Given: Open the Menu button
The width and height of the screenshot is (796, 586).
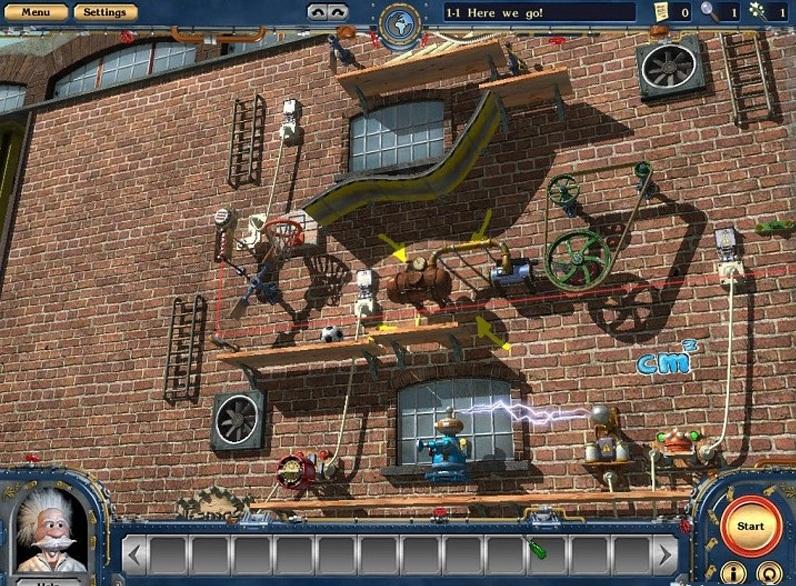Looking at the screenshot, I should [x=35, y=12].
